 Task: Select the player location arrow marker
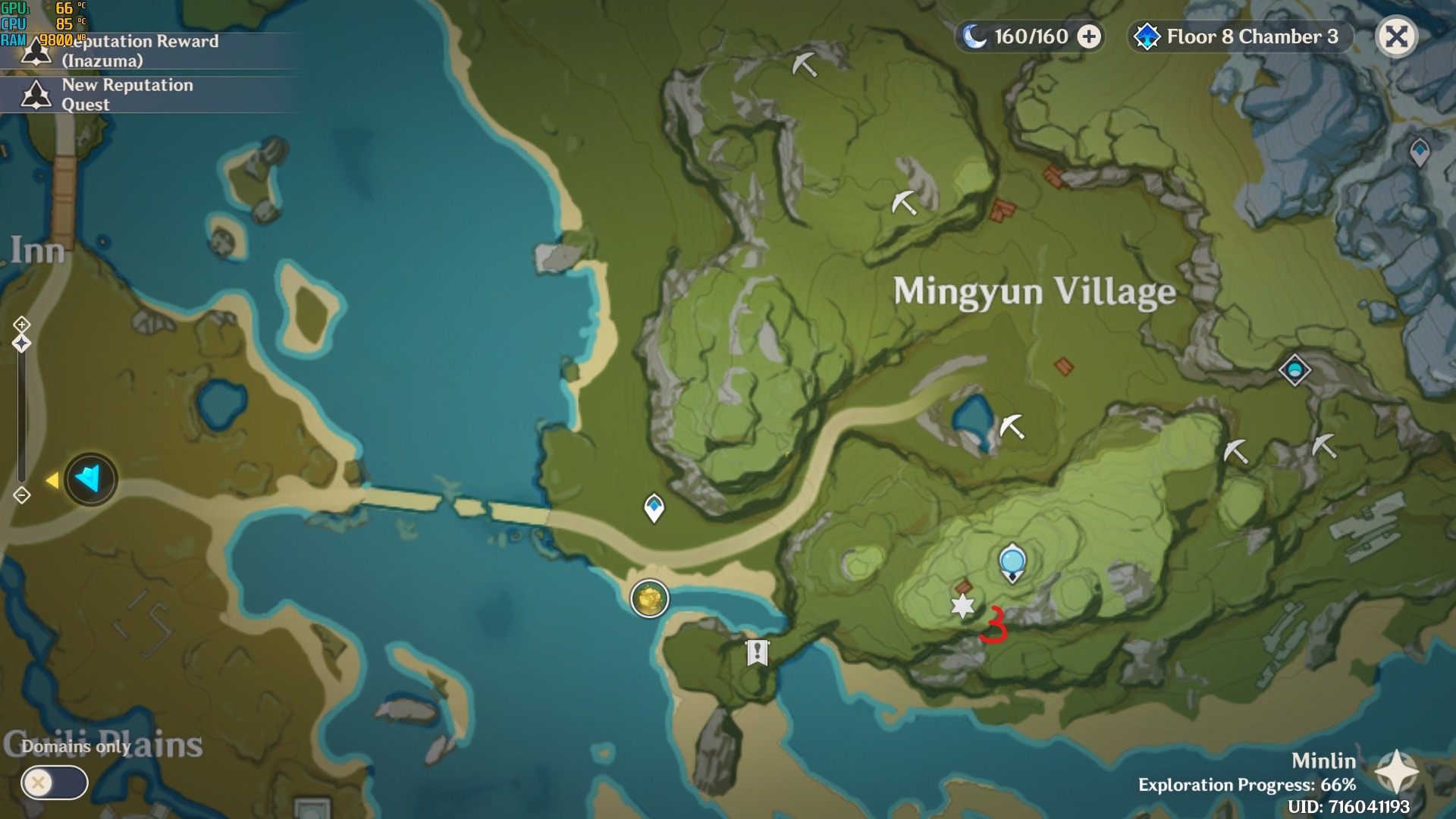[x=90, y=479]
